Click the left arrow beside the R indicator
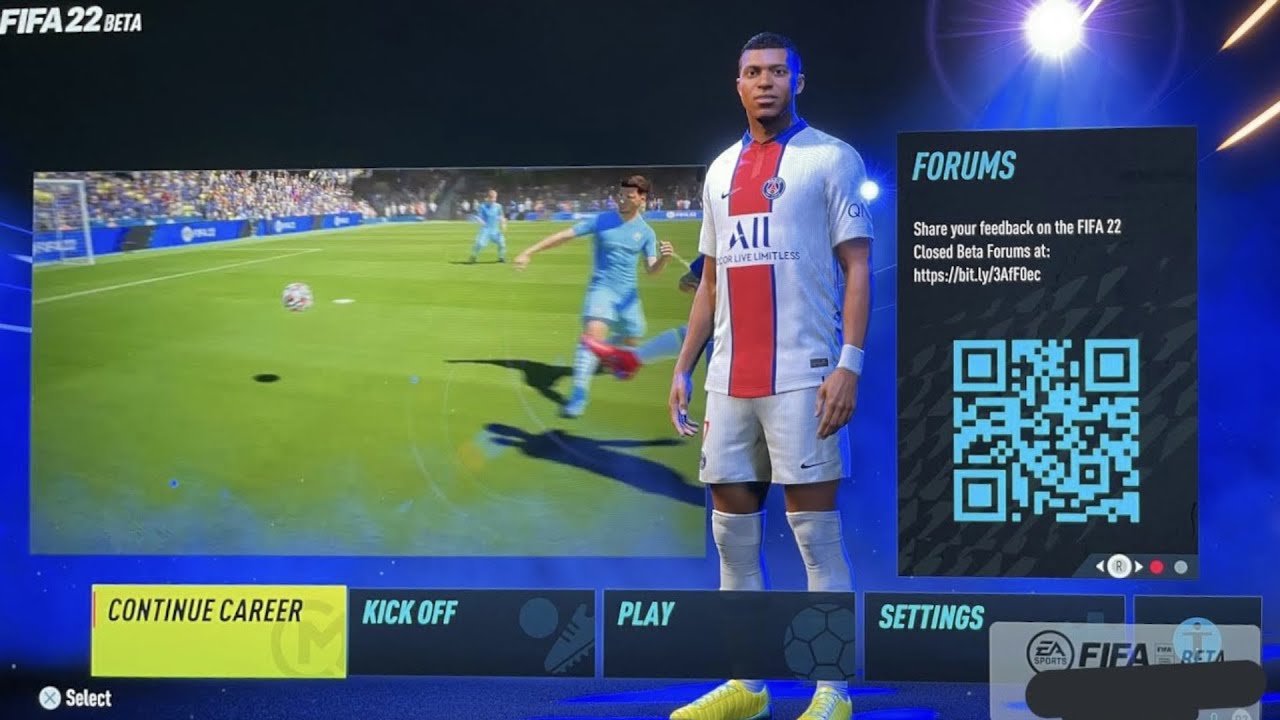The image size is (1280, 720). tap(1098, 567)
